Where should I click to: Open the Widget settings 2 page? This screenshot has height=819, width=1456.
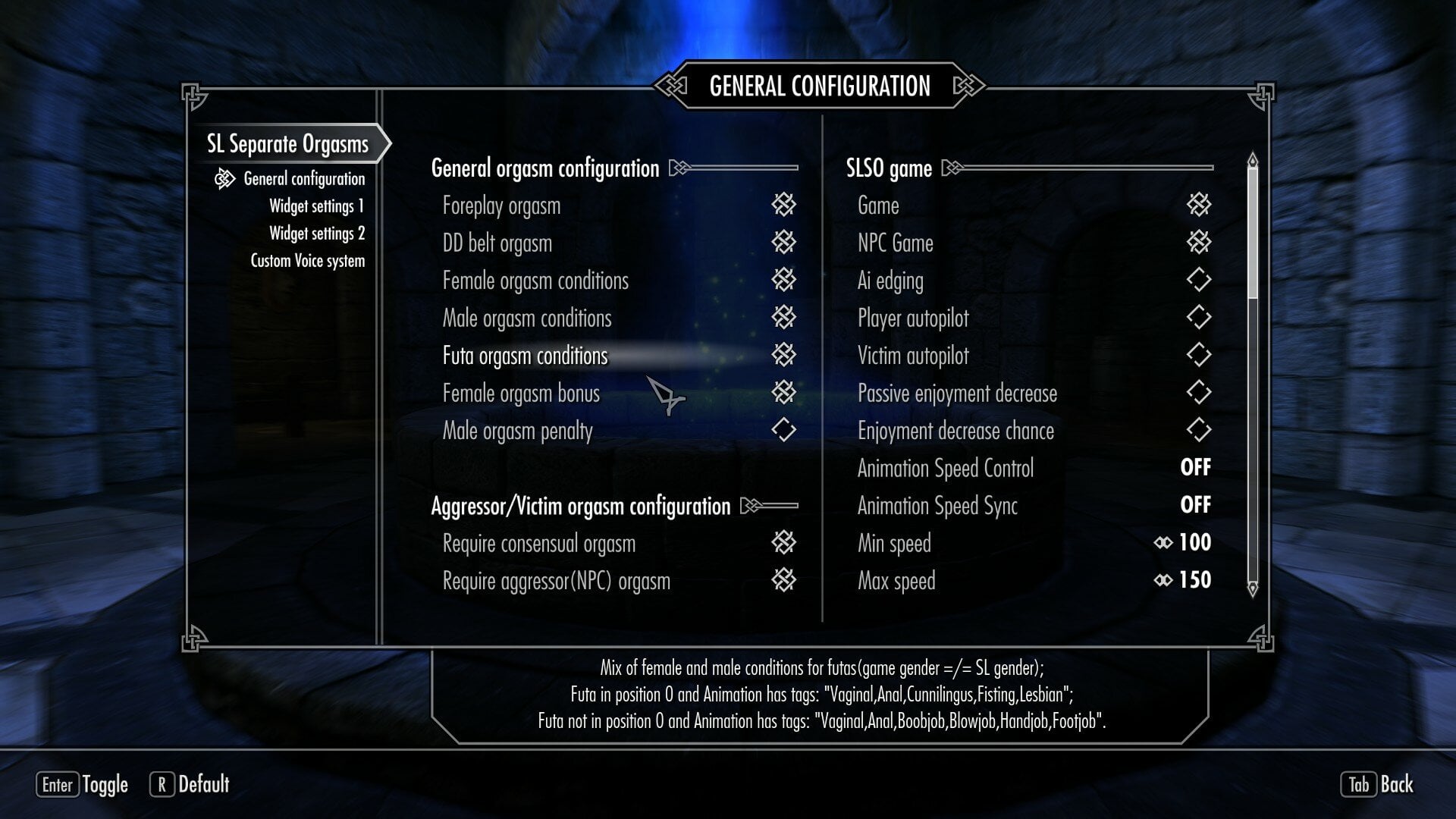(316, 234)
